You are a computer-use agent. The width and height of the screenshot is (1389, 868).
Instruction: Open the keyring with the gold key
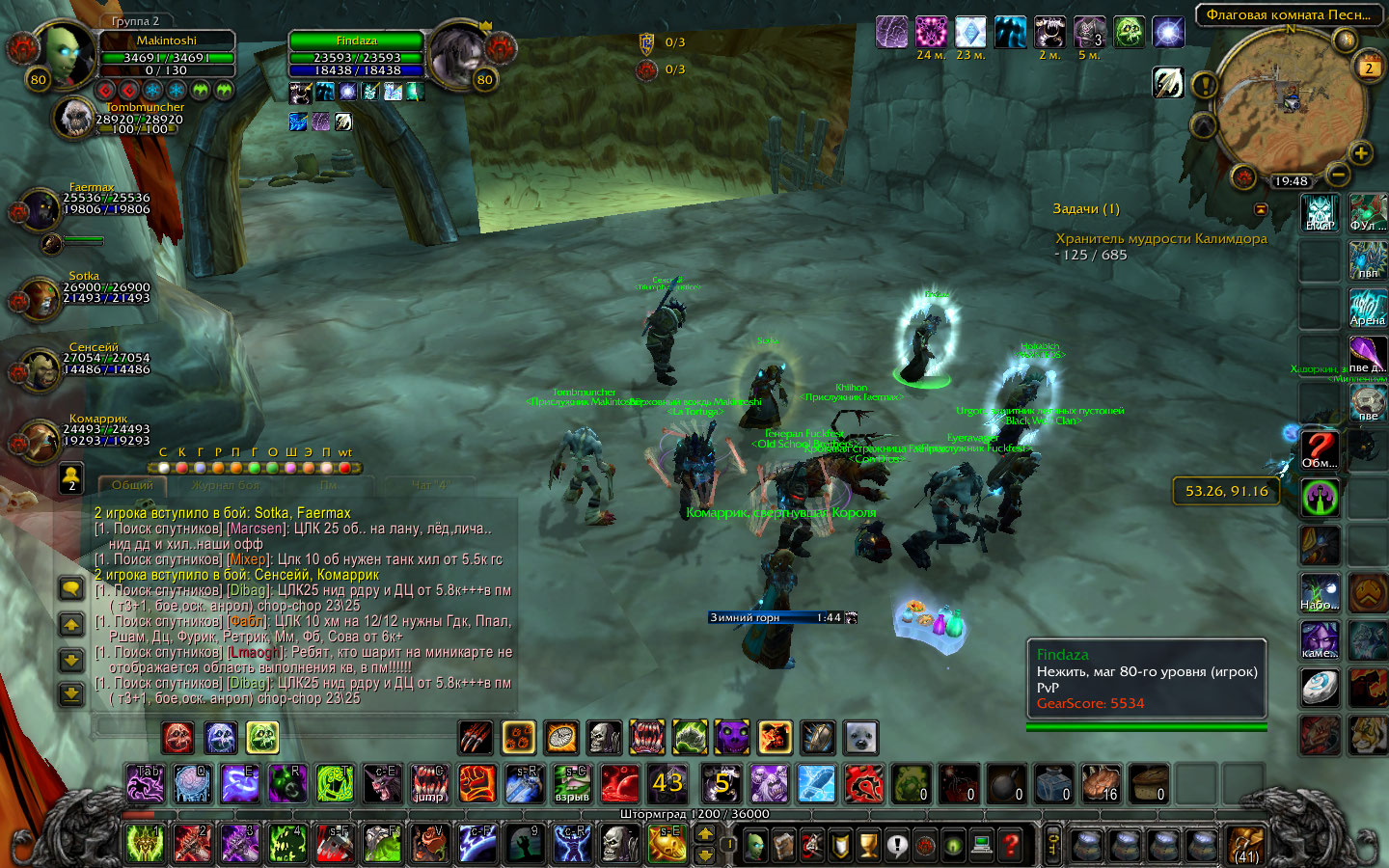tap(1053, 844)
